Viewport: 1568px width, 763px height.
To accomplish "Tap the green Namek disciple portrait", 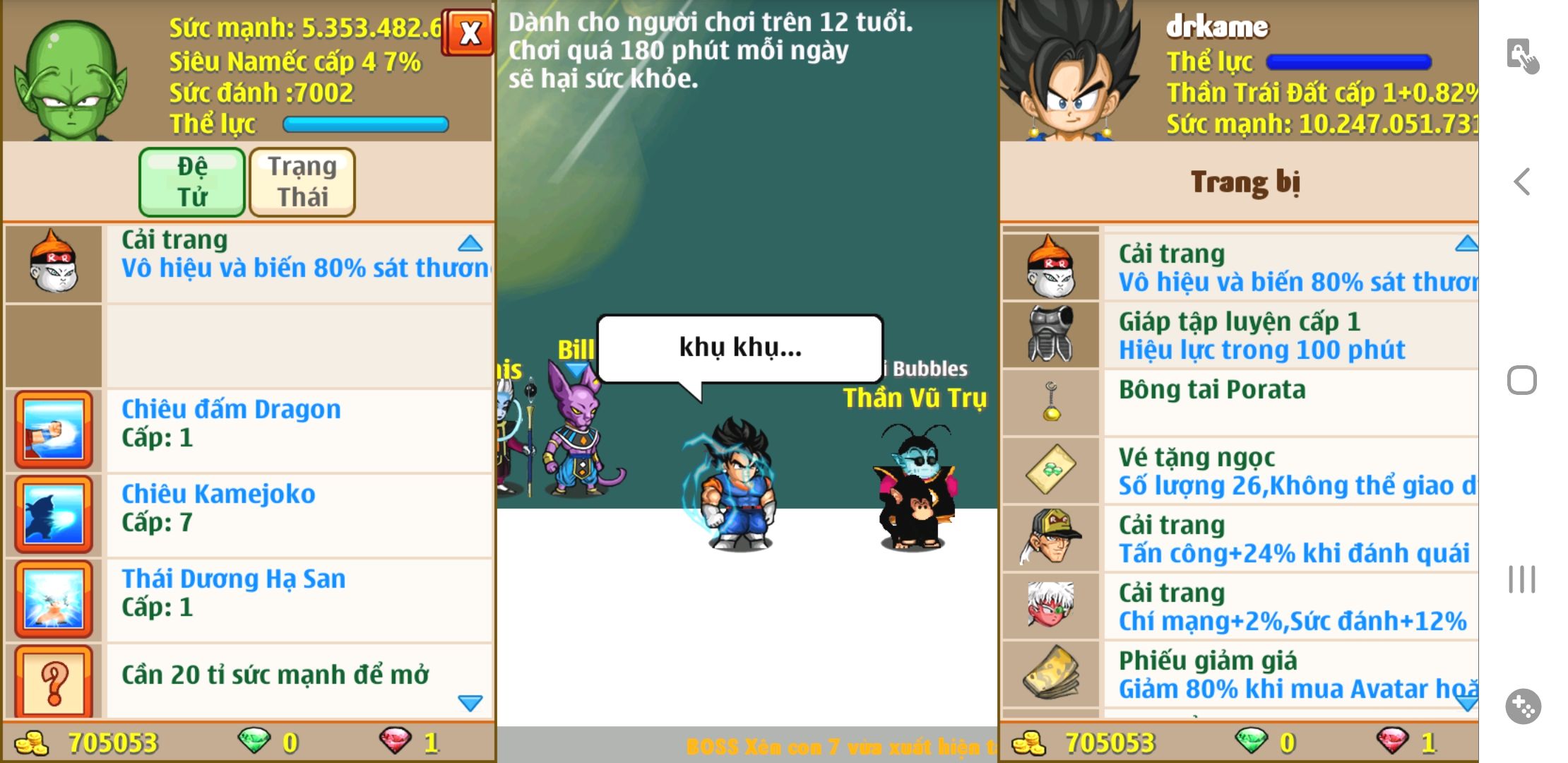I will [x=71, y=78].
